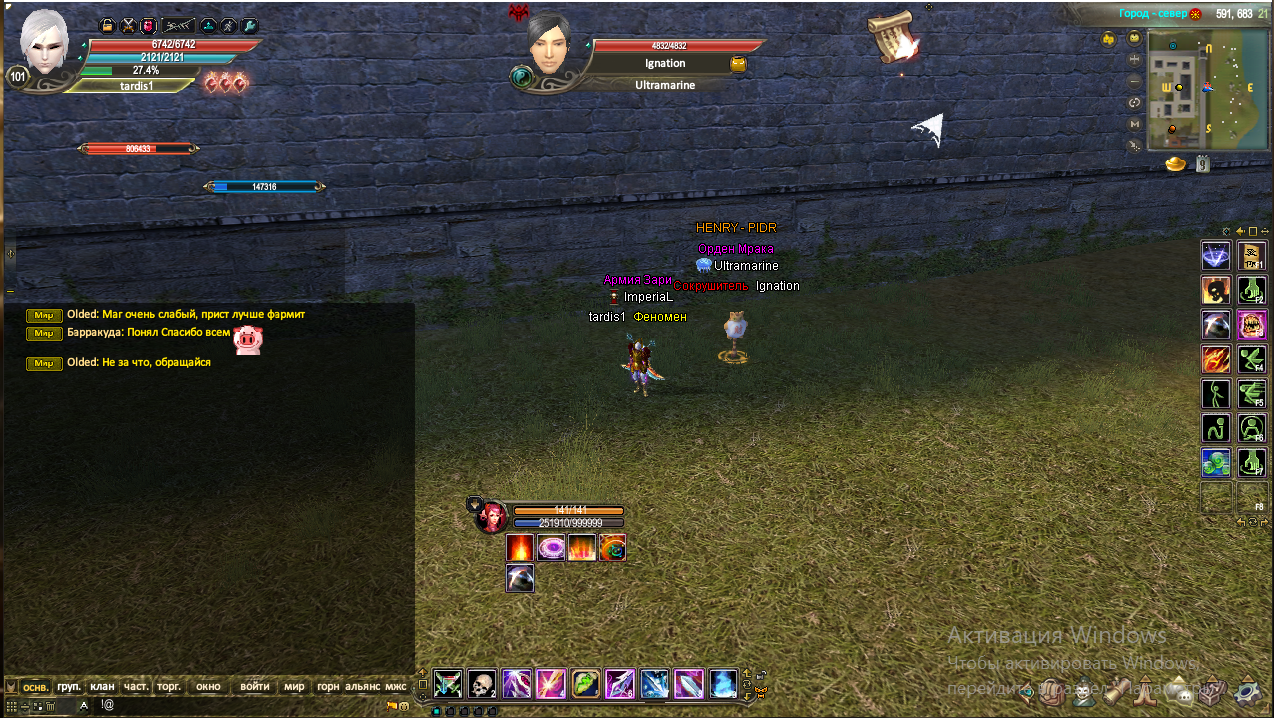Image resolution: width=1274 pixels, height=718 pixels.
Task: Open the gold ingot shop icon
Action: point(1175,163)
